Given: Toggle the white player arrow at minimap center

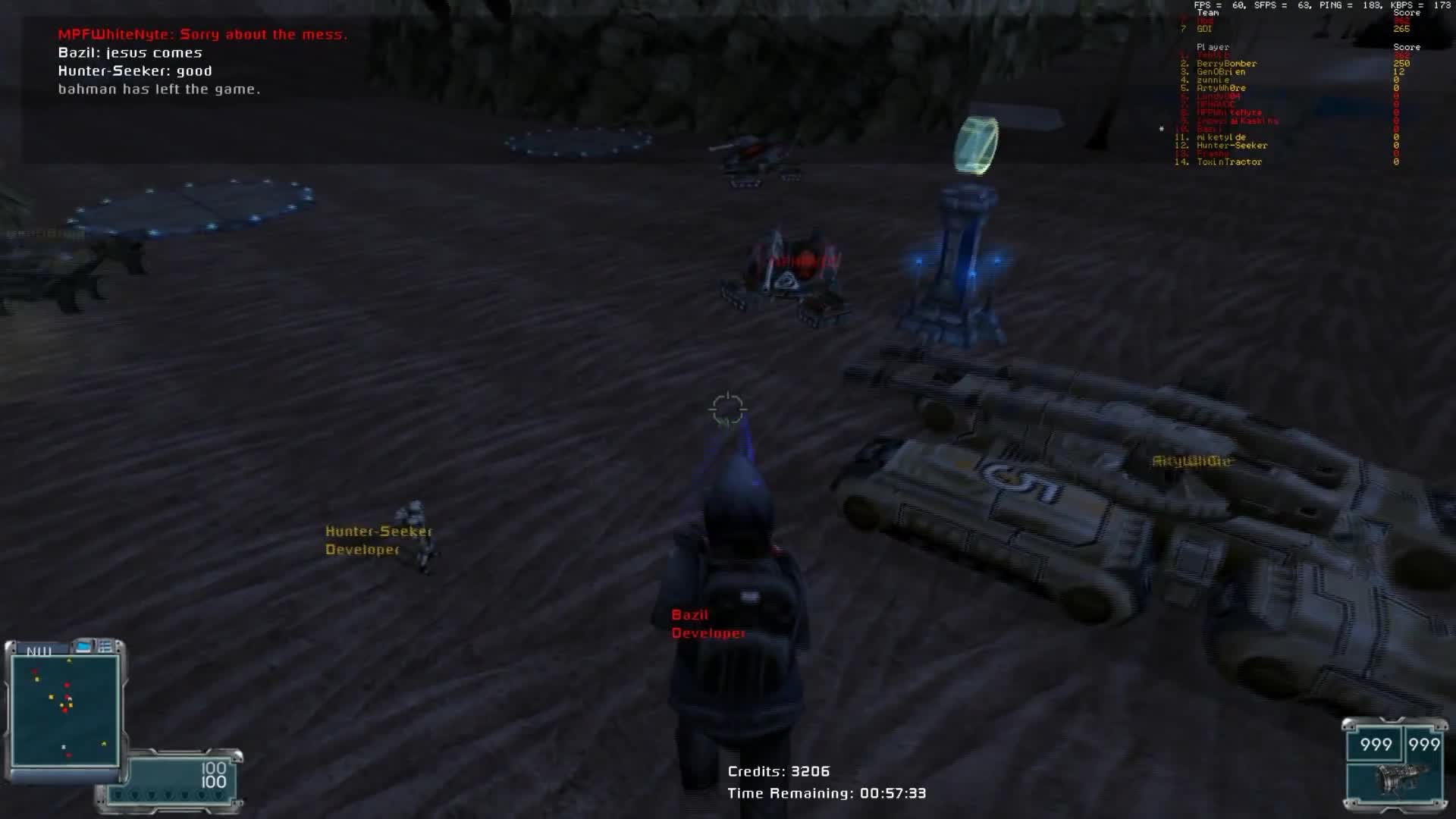Looking at the screenshot, I should tap(70, 698).
